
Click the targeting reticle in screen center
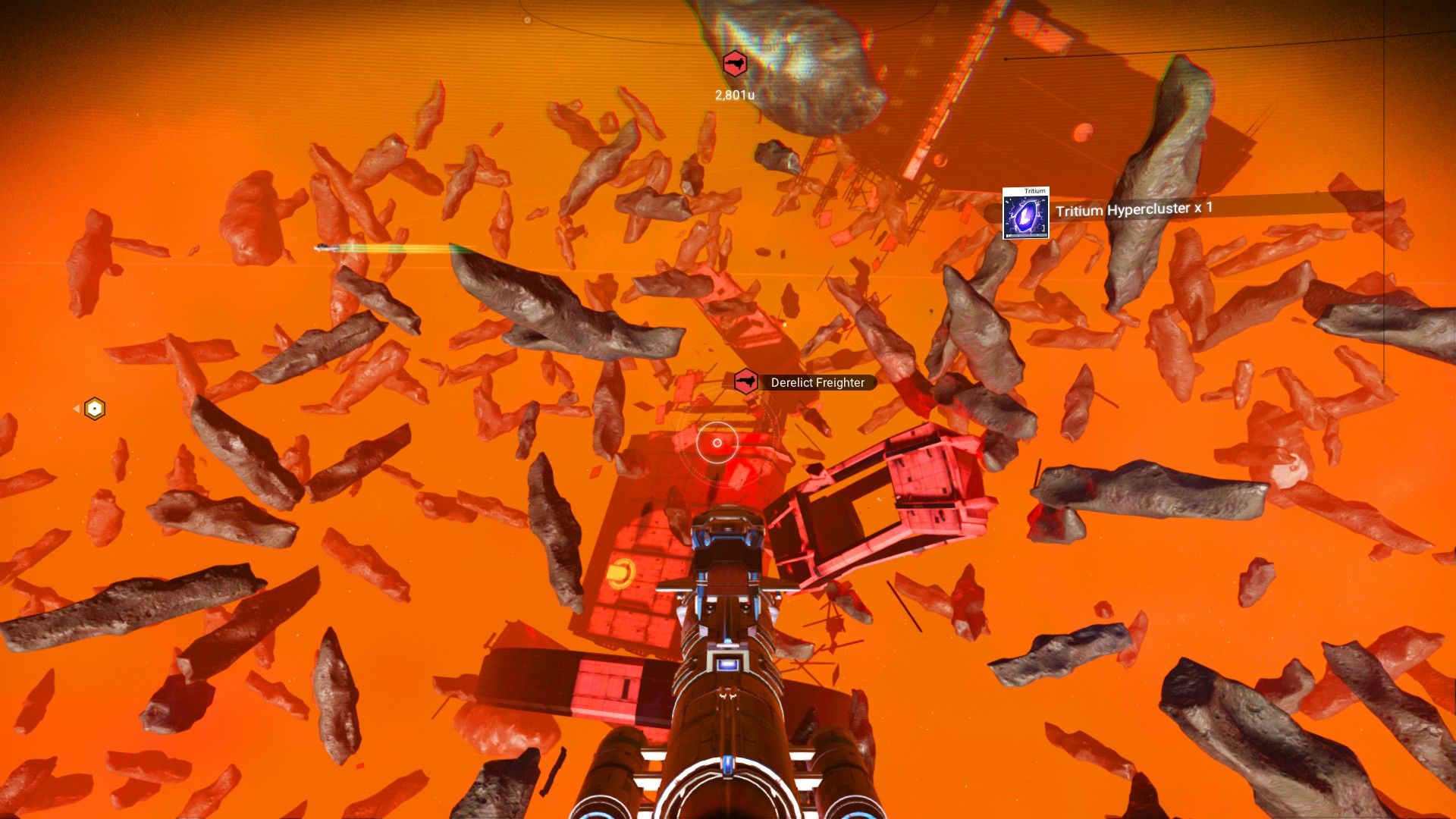(x=716, y=442)
